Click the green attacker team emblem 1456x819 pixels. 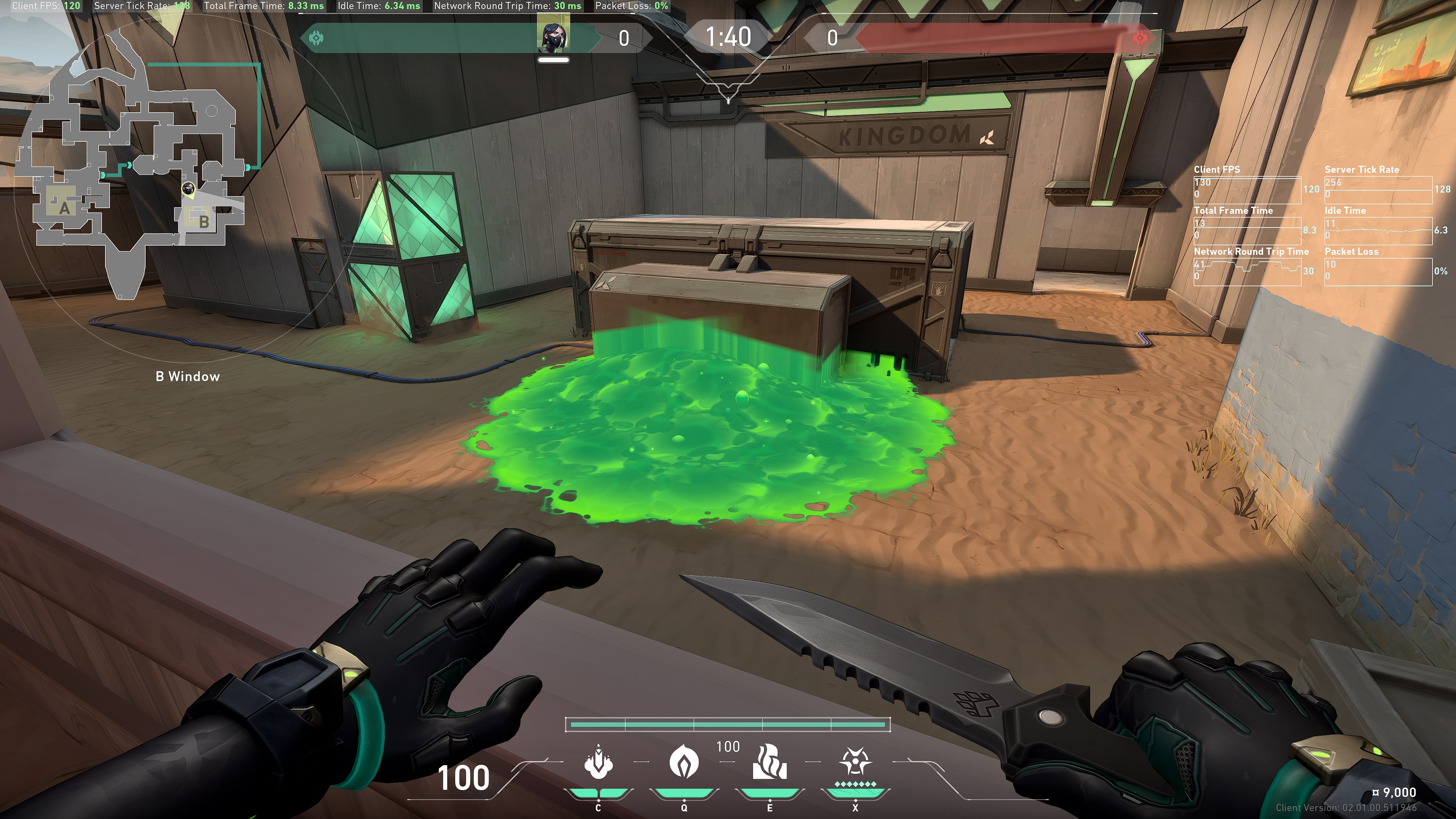[316, 38]
